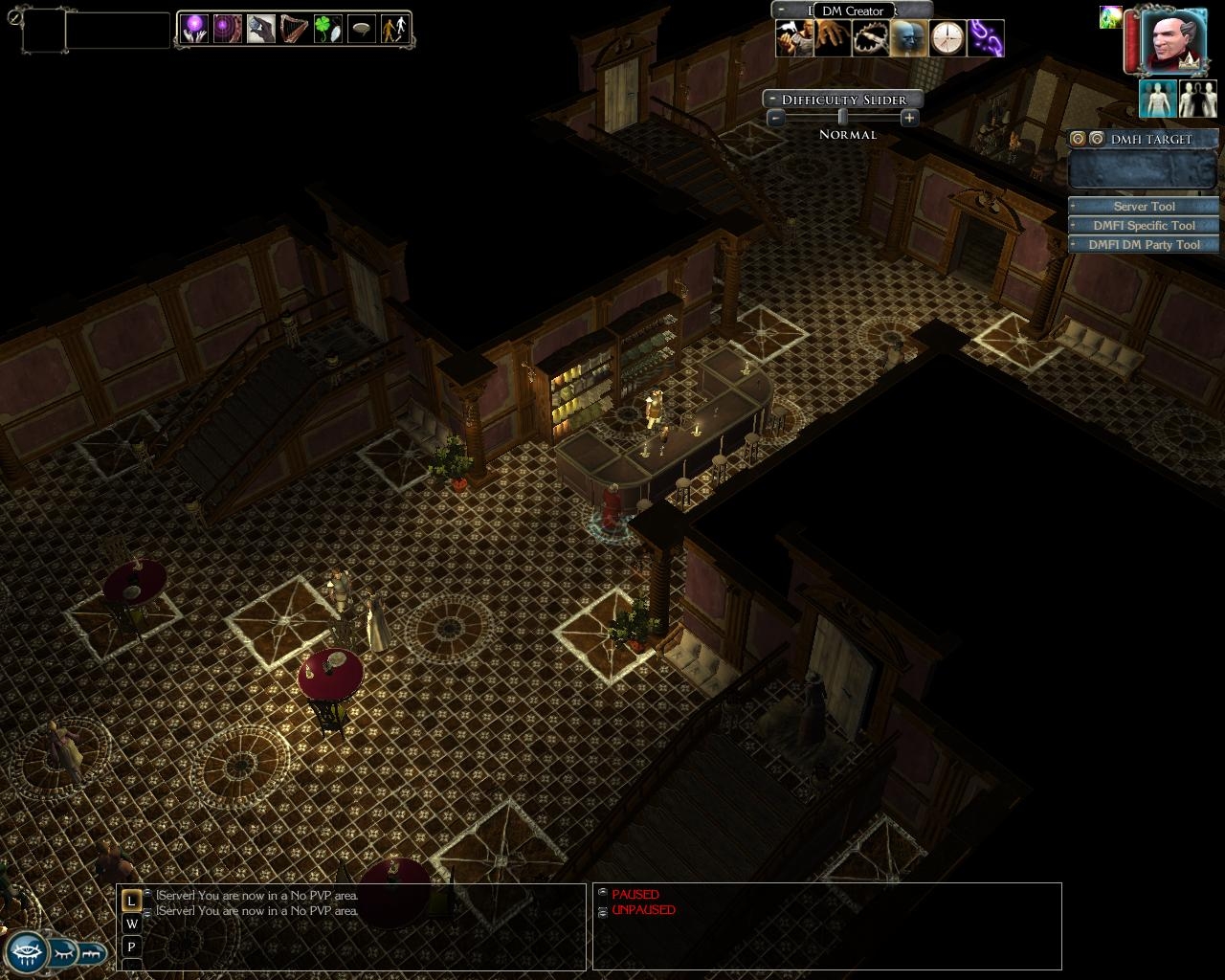This screenshot has height=980, width=1225.
Task: Click the bear trap DM tool icon
Action: pyautogui.click(x=871, y=38)
